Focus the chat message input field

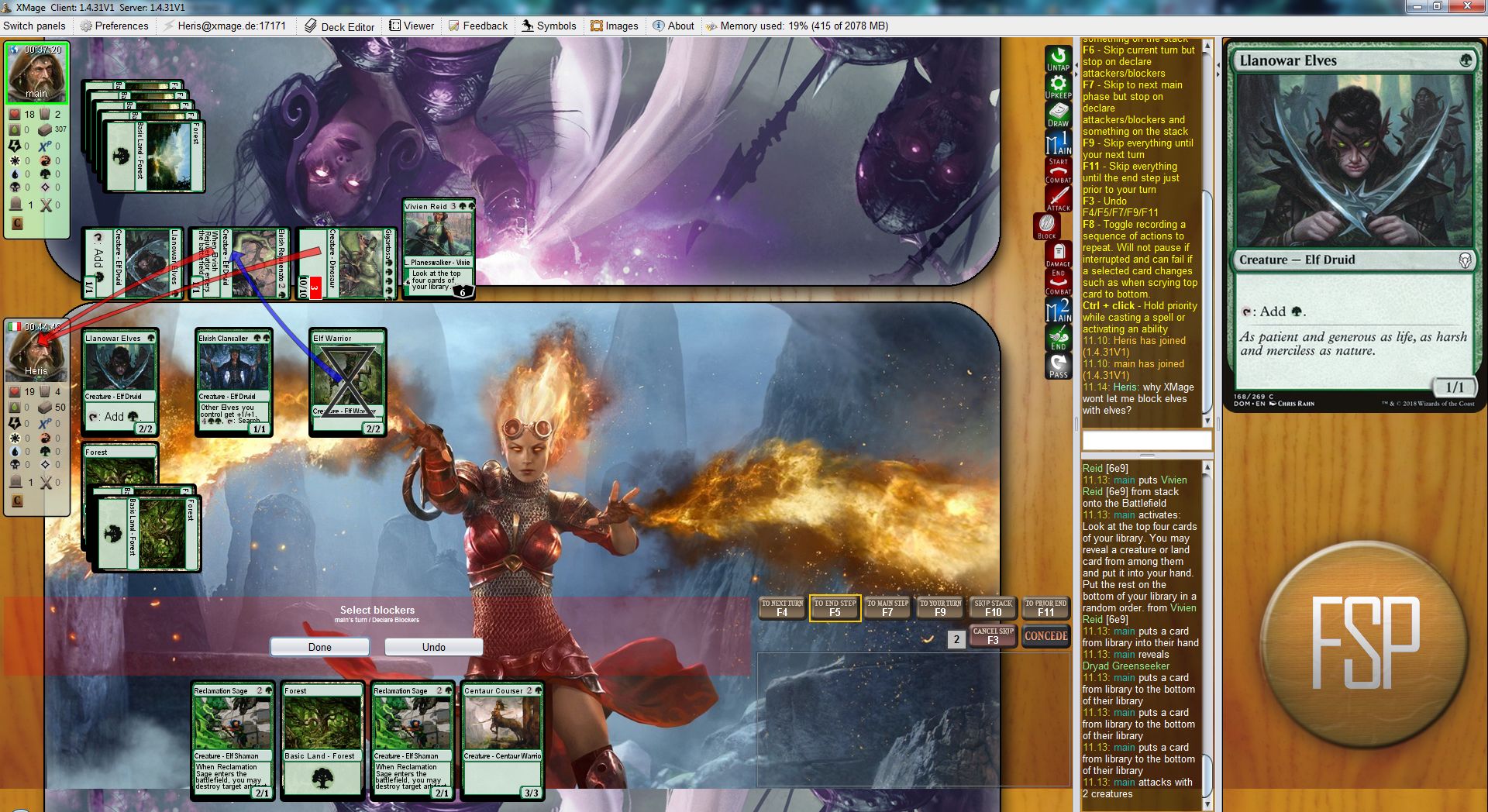coord(1146,441)
